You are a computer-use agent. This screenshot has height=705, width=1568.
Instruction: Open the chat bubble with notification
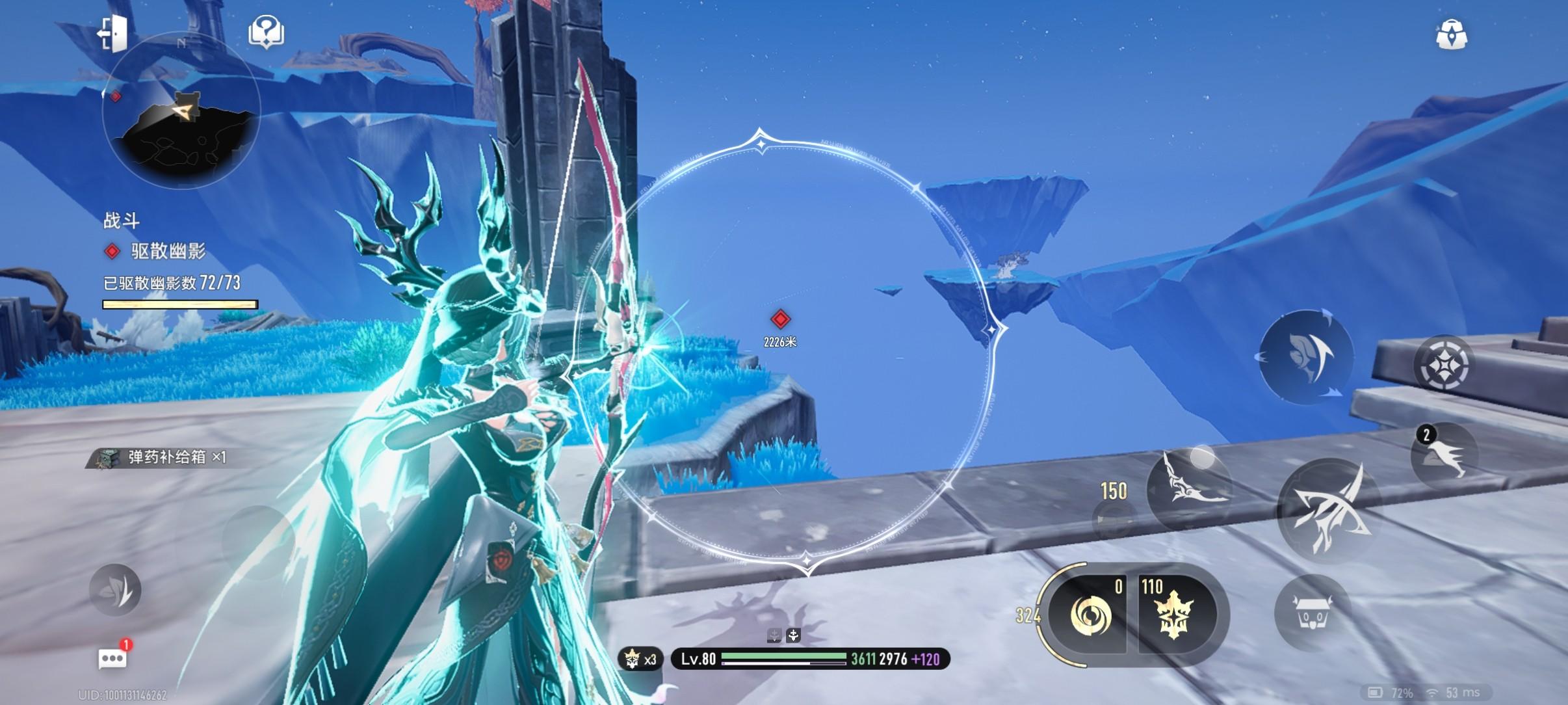coord(112,658)
